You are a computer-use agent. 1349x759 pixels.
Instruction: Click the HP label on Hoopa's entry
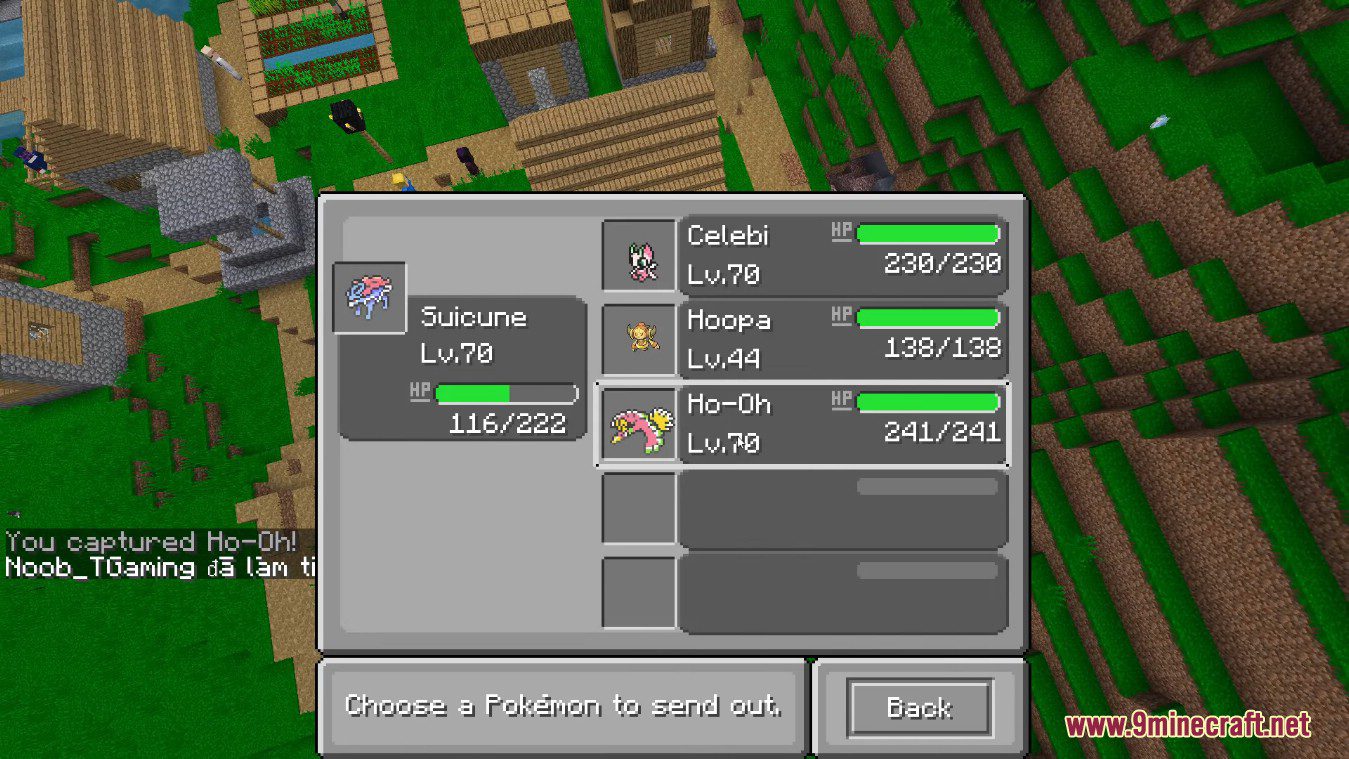pyautogui.click(x=841, y=315)
